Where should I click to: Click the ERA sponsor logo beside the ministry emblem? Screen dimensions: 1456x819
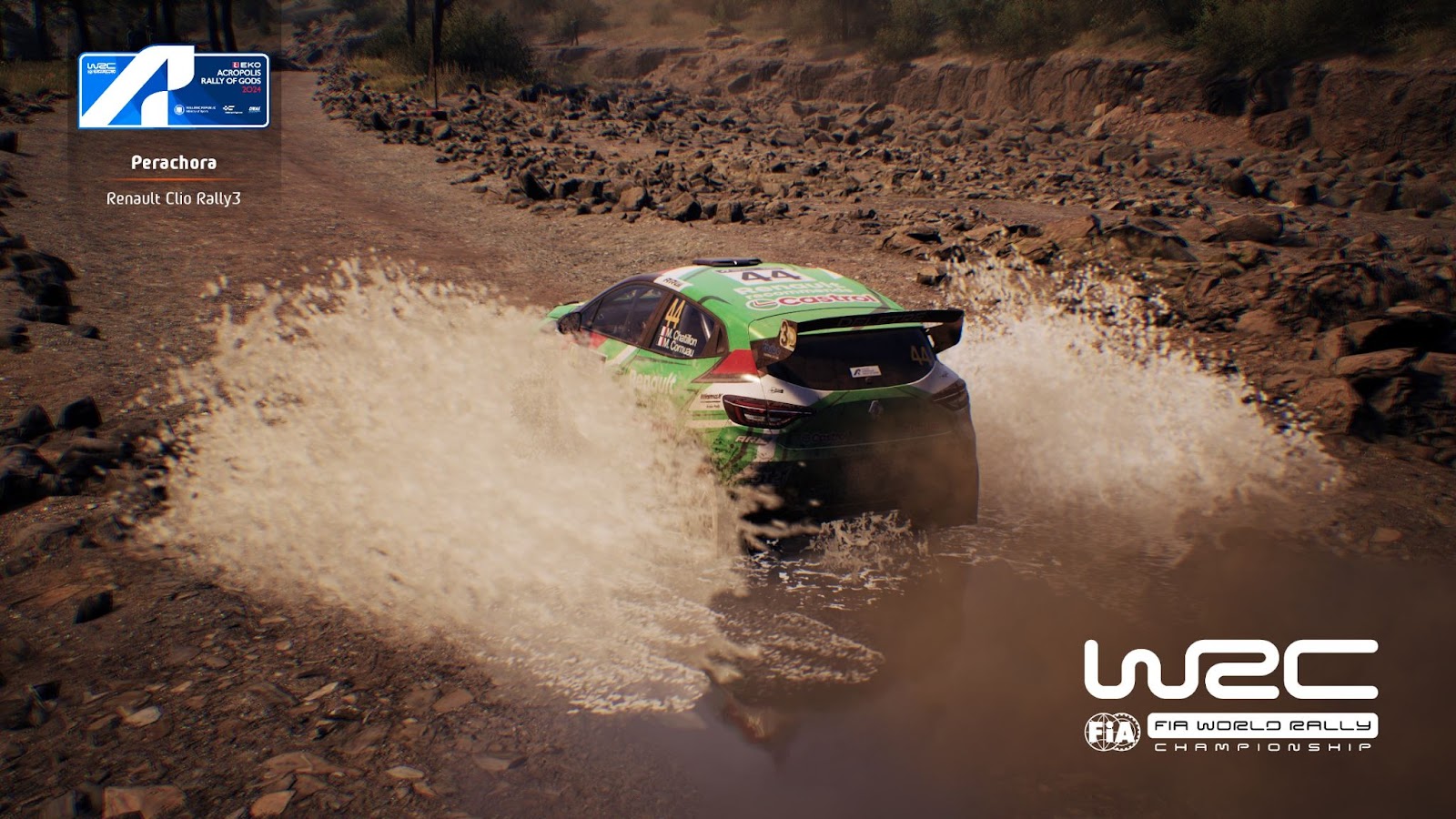256,108
